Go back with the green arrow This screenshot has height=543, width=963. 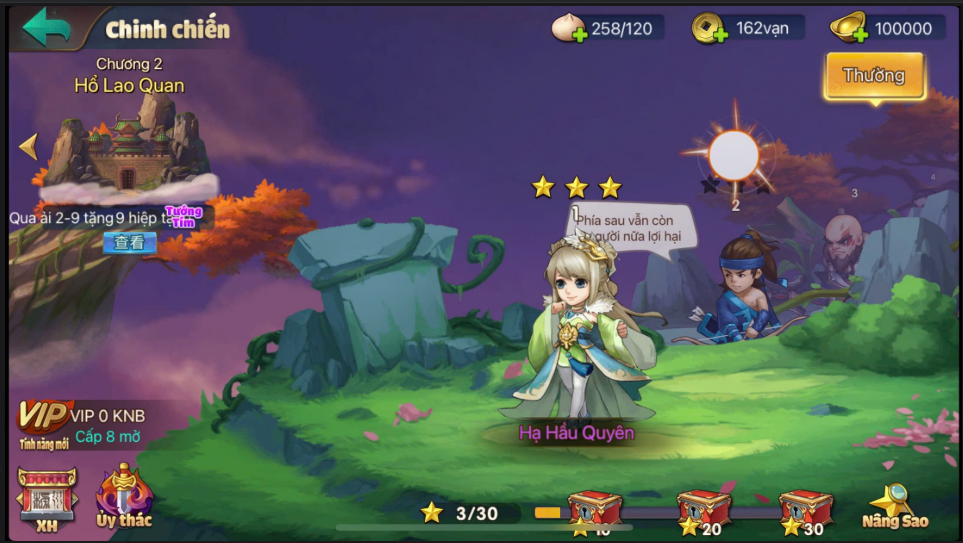46,27
